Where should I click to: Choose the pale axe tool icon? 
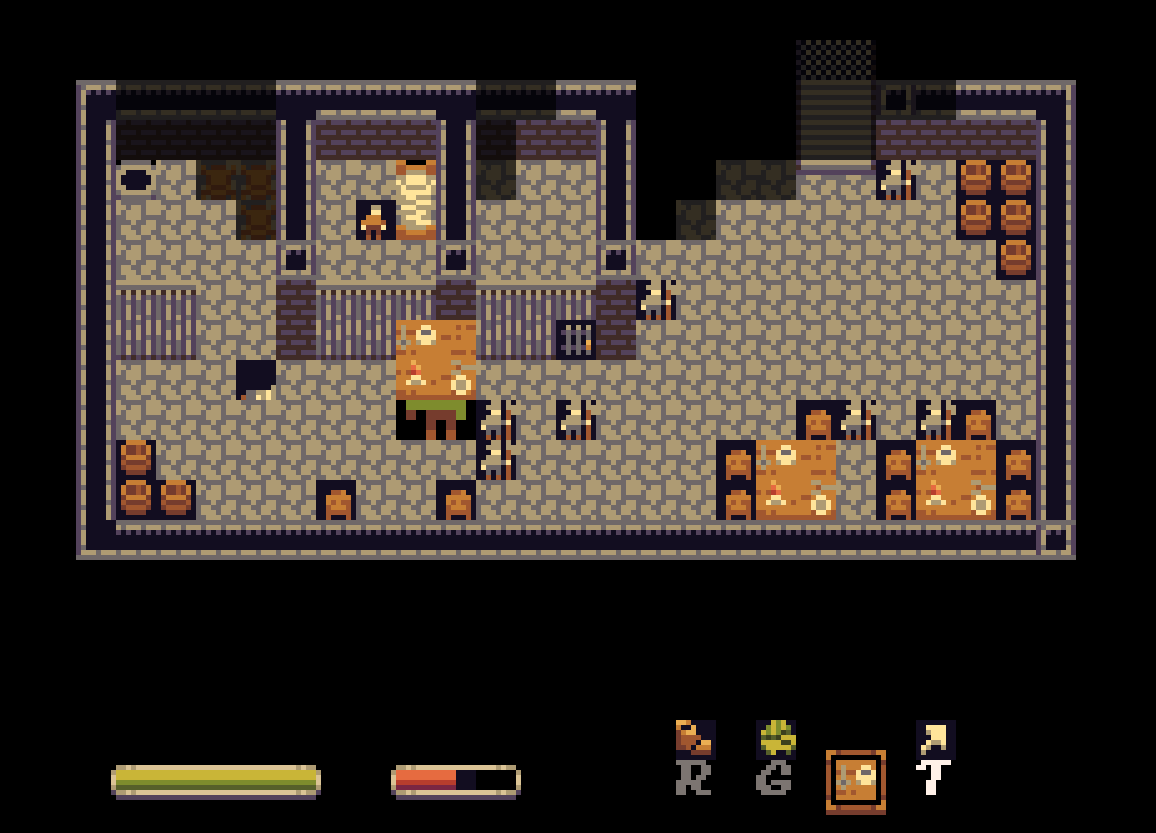pos(935,740)
